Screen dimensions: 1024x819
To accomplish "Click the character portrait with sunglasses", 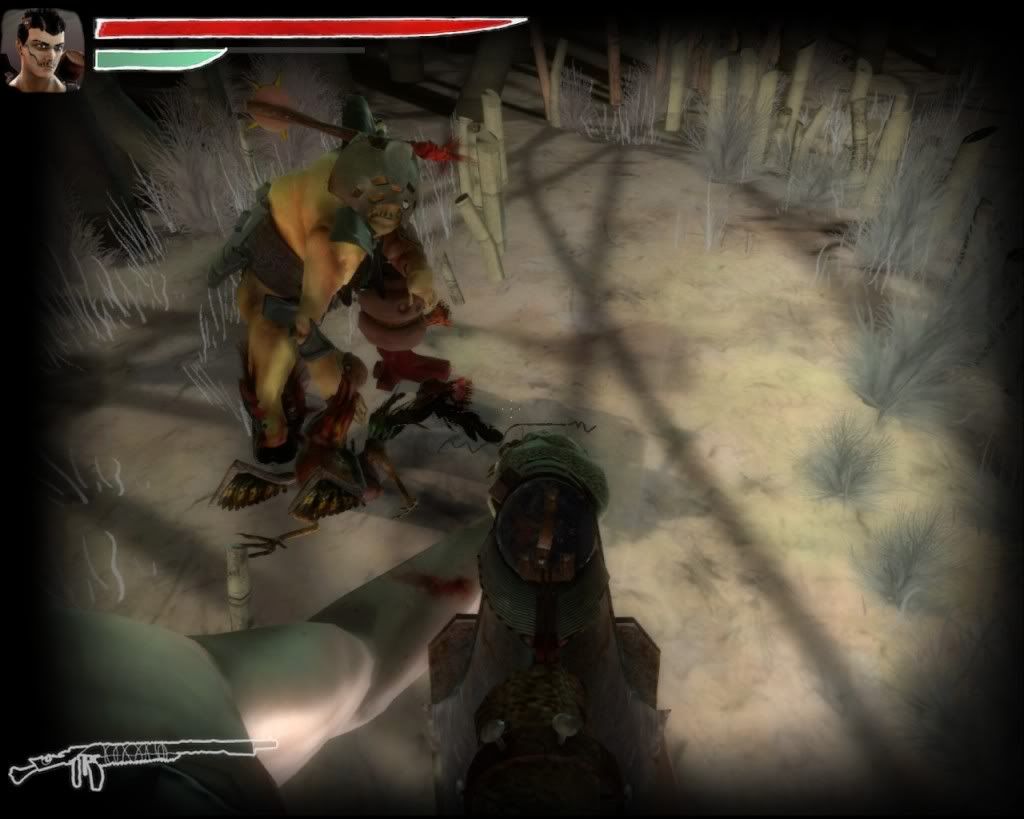I will click(43, 51).
